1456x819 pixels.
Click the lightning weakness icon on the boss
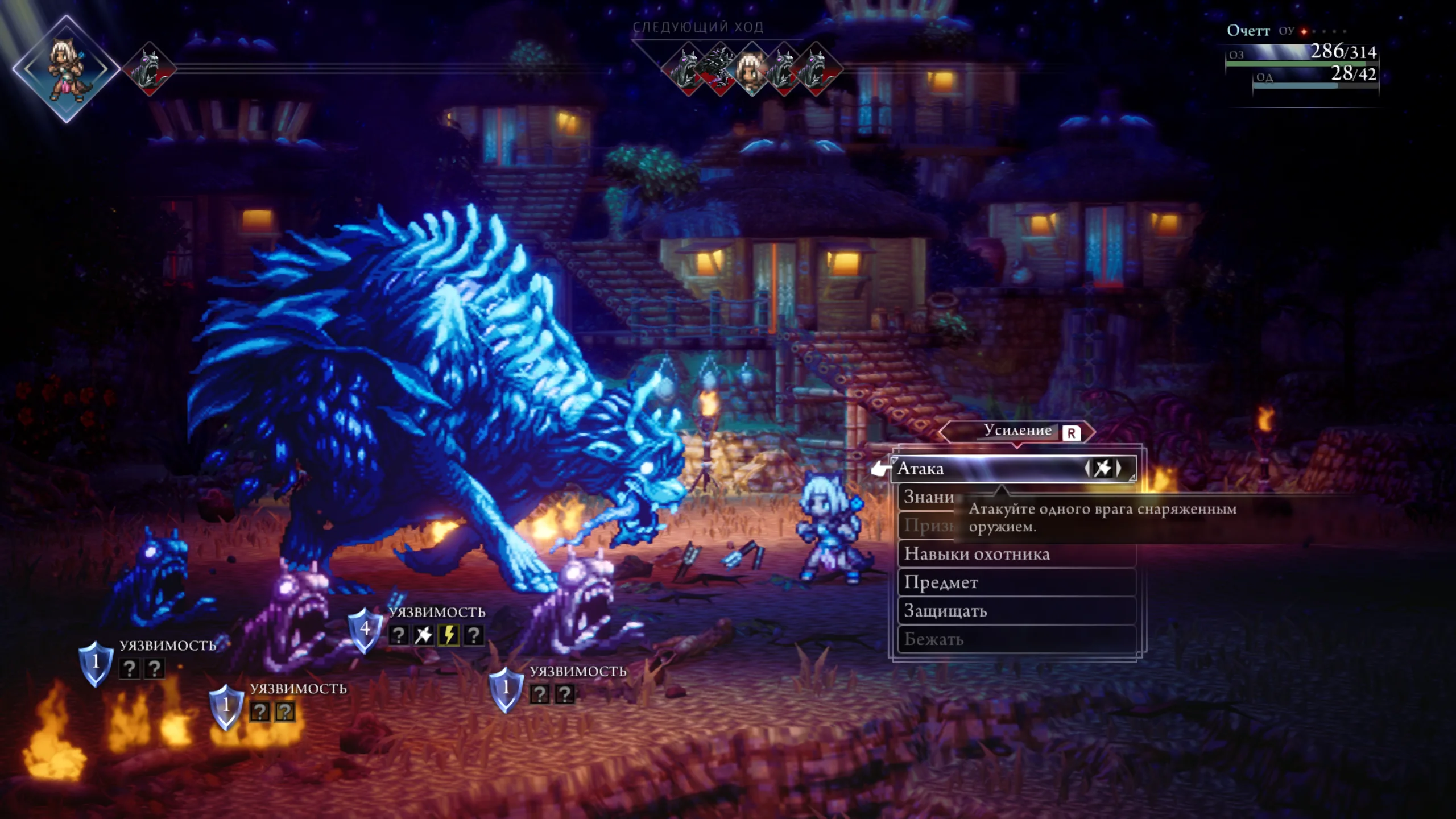[x=449, y=635]
